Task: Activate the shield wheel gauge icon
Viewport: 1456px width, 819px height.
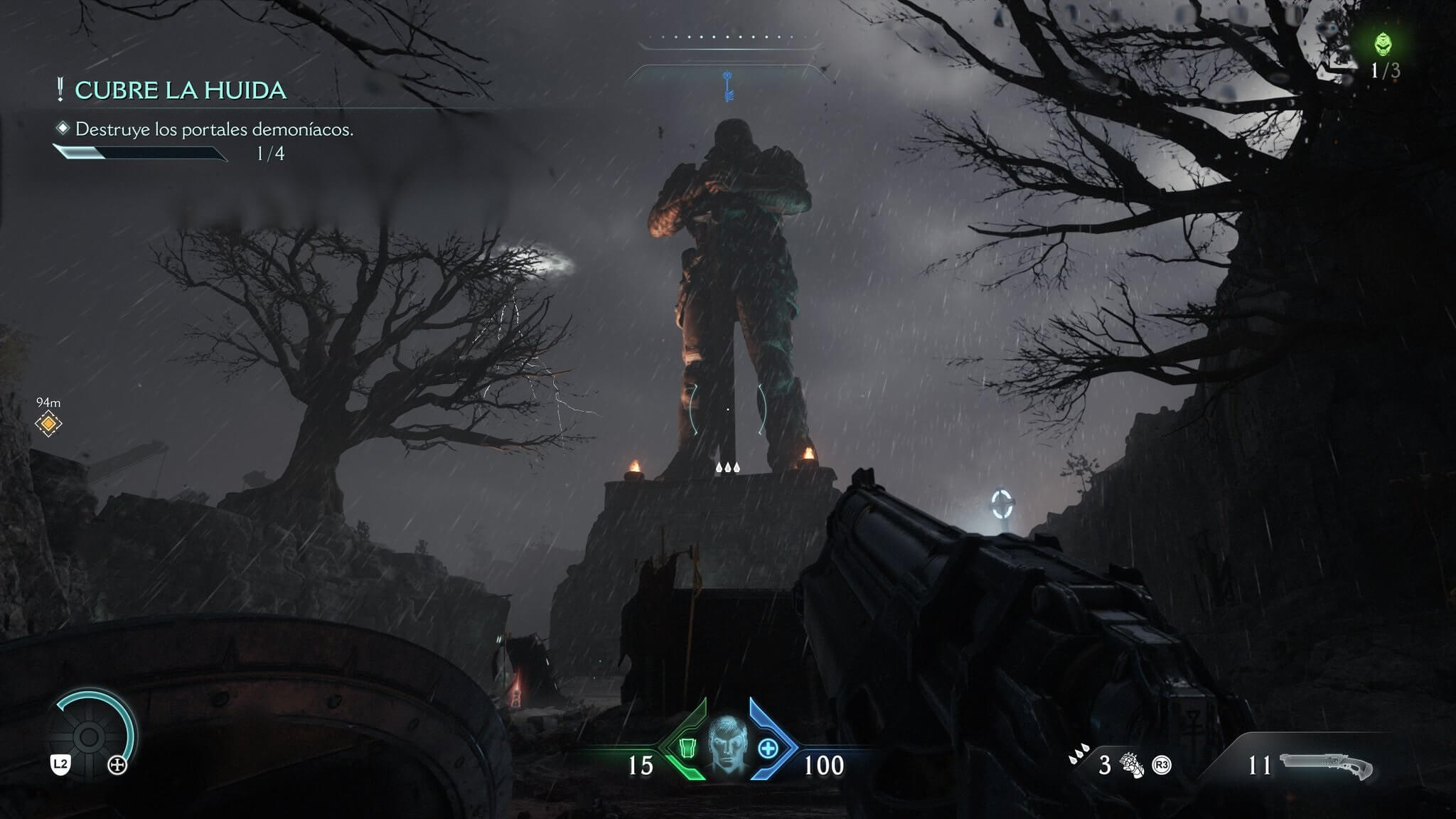Action: pyautogui.click(x=90, y=737)
